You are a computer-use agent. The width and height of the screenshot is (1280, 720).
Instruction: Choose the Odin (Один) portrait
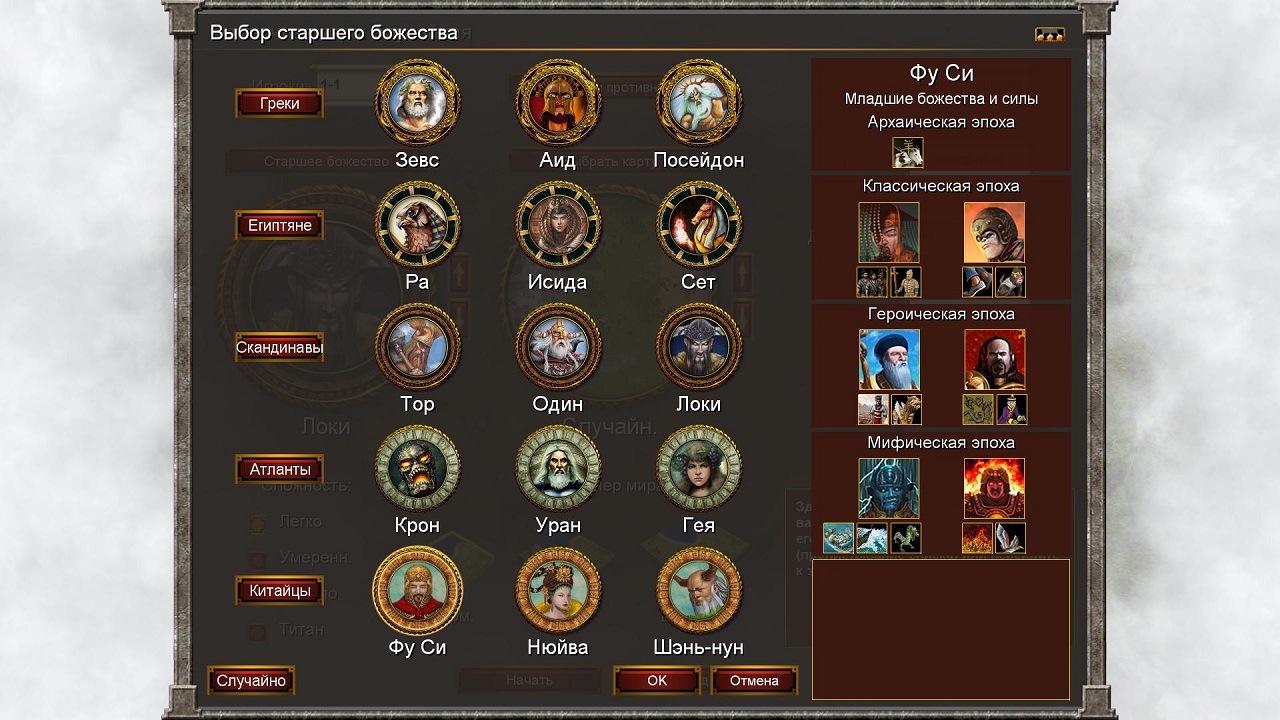[x=558, y=347]
